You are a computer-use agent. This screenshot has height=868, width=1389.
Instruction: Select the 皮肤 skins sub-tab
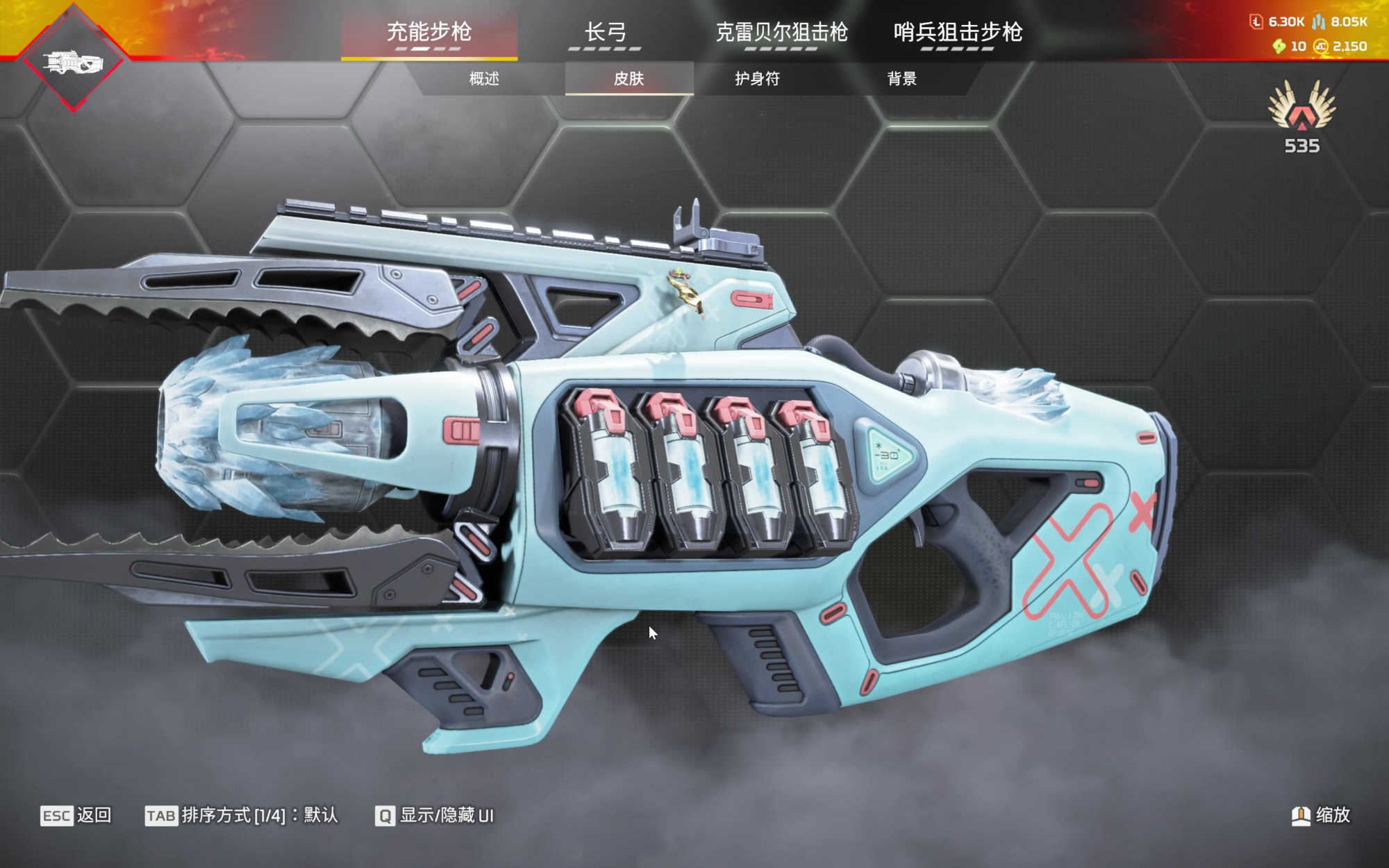(629, 78)
